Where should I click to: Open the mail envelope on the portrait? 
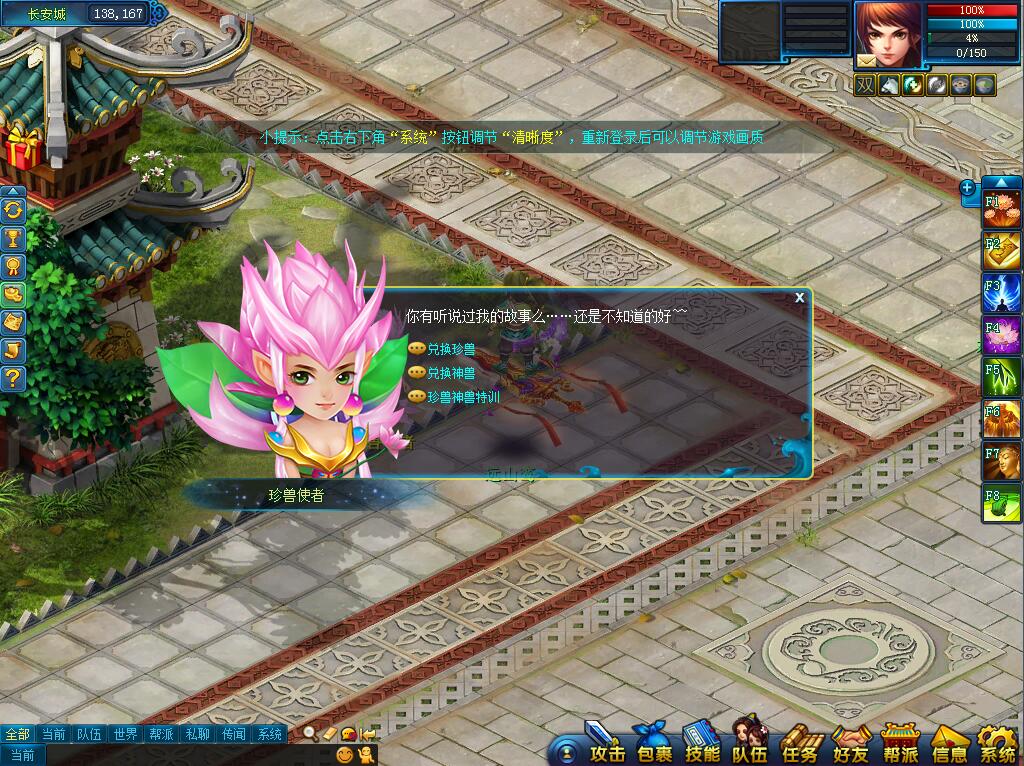click(x=865, y=61)
